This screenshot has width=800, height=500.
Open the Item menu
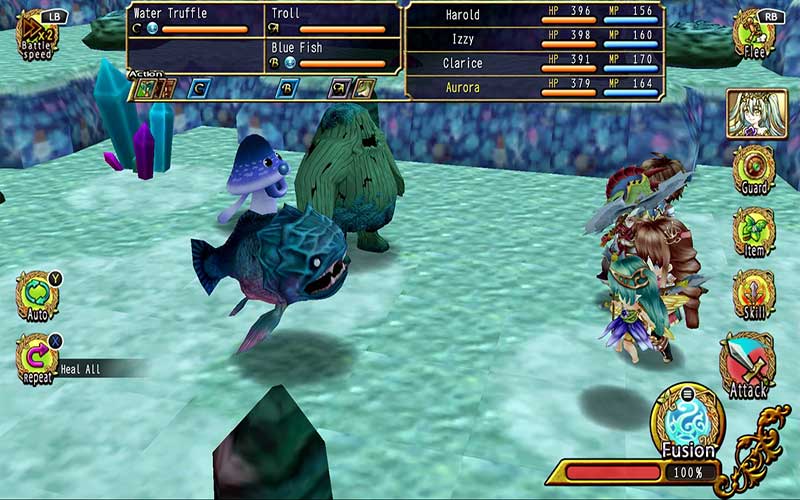754,232
